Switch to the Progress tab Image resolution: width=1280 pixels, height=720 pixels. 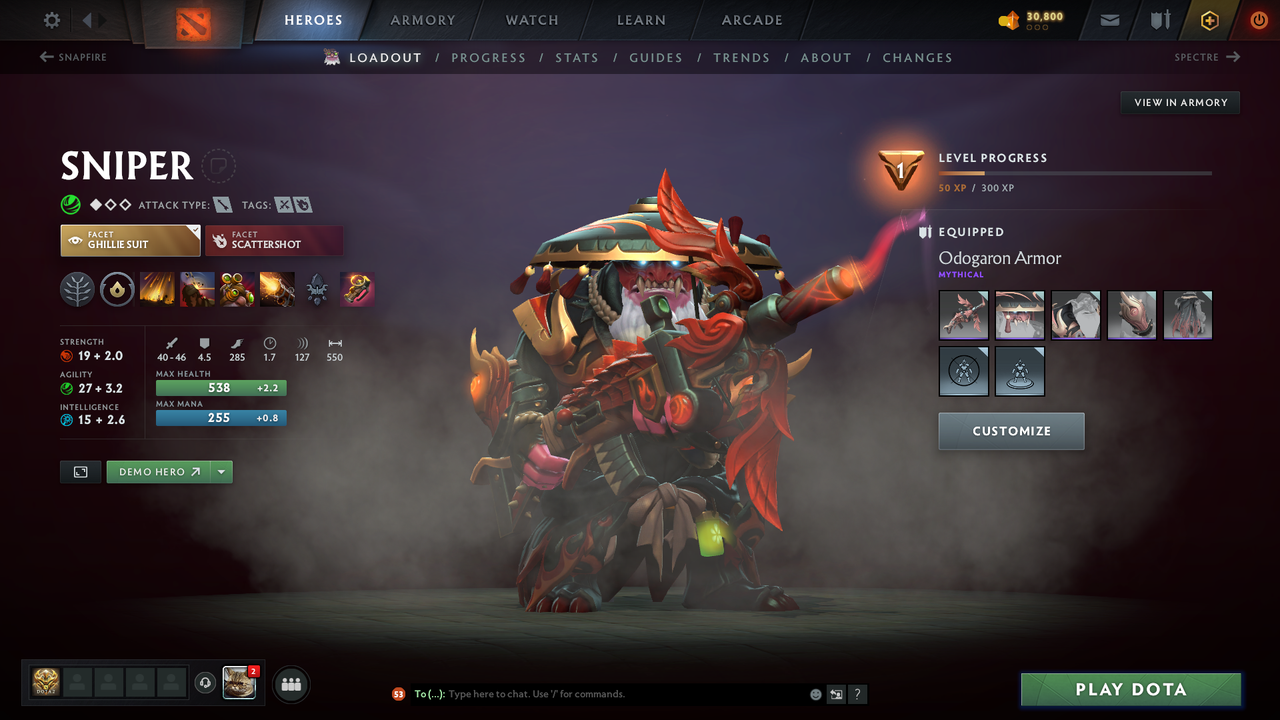click(x=489, y=57)
